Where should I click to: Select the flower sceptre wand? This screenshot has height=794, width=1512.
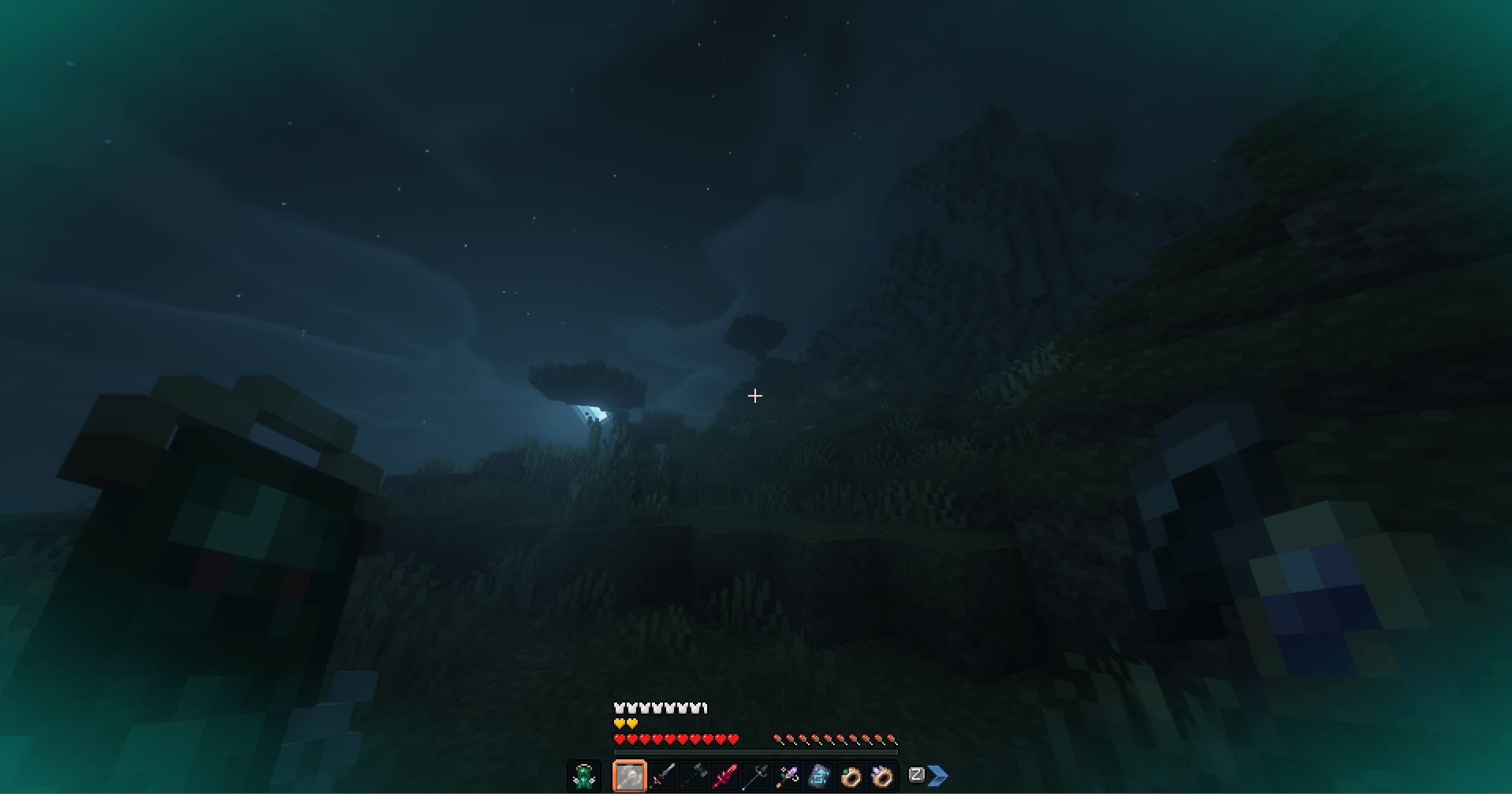[788, 776]
